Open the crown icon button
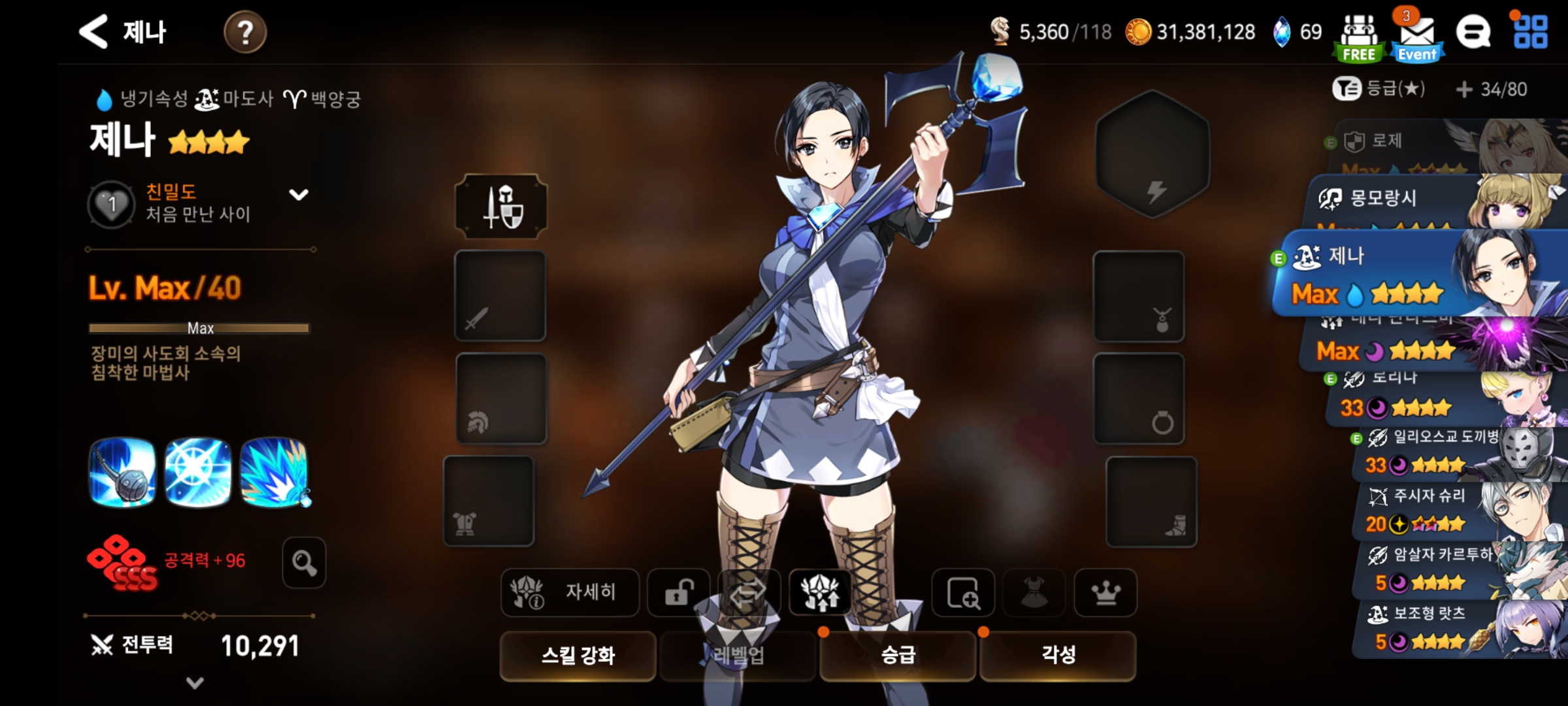Viewport: 1568px width, 706px height. [1105, 592]
